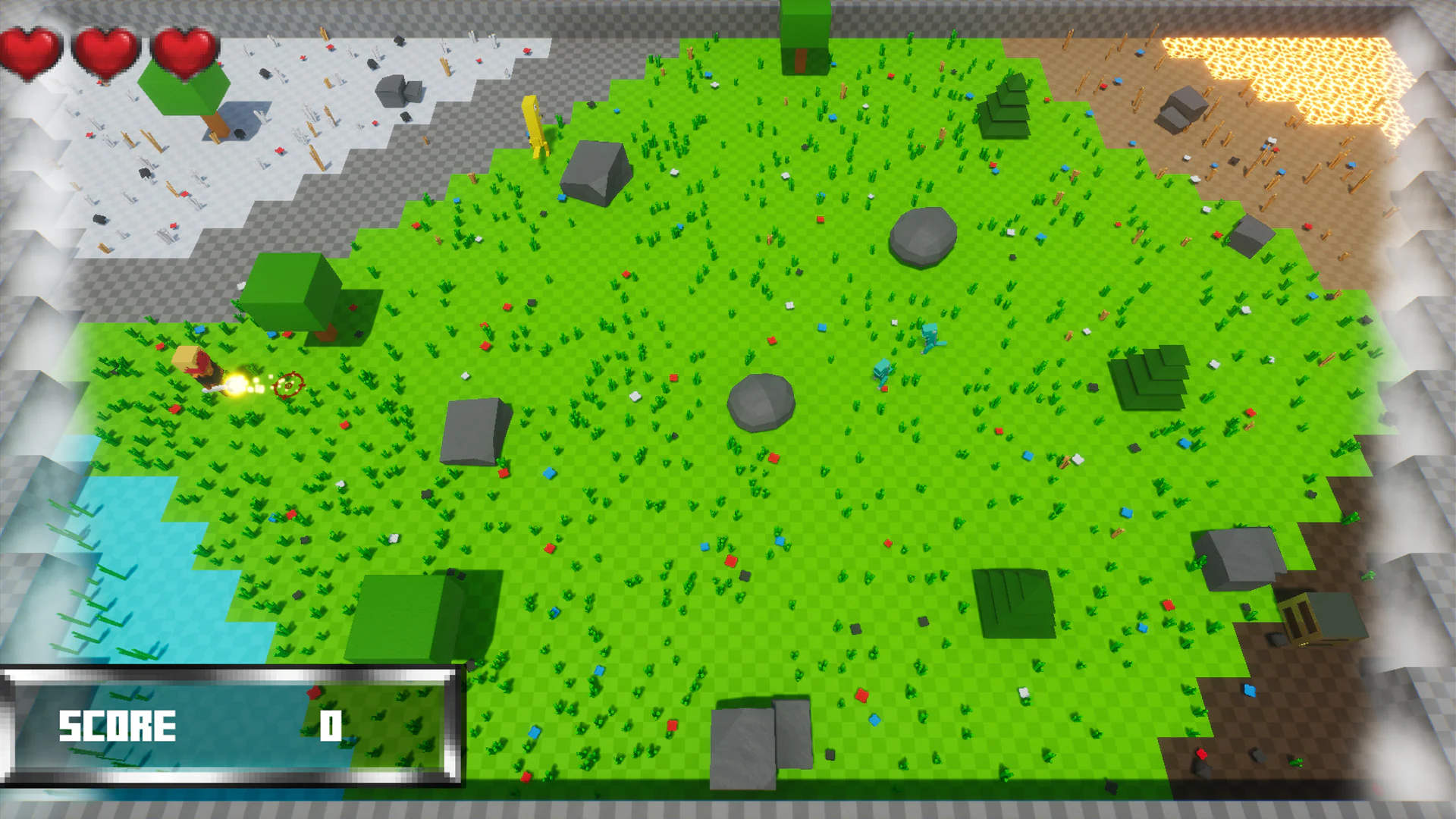
Task: Click the grey stone hut in the snow biome
Action: coord(398,91)
